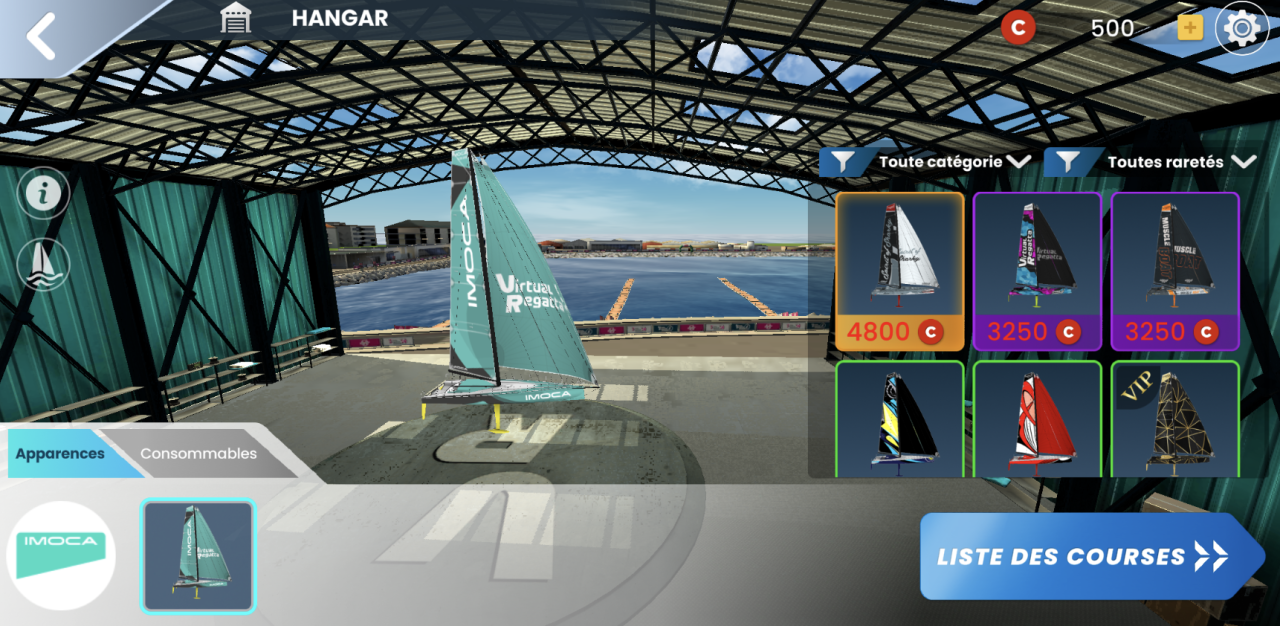Go back using the arrow button
The image size is (1280, 626).
pyautogui.click(x=42, y=37)
